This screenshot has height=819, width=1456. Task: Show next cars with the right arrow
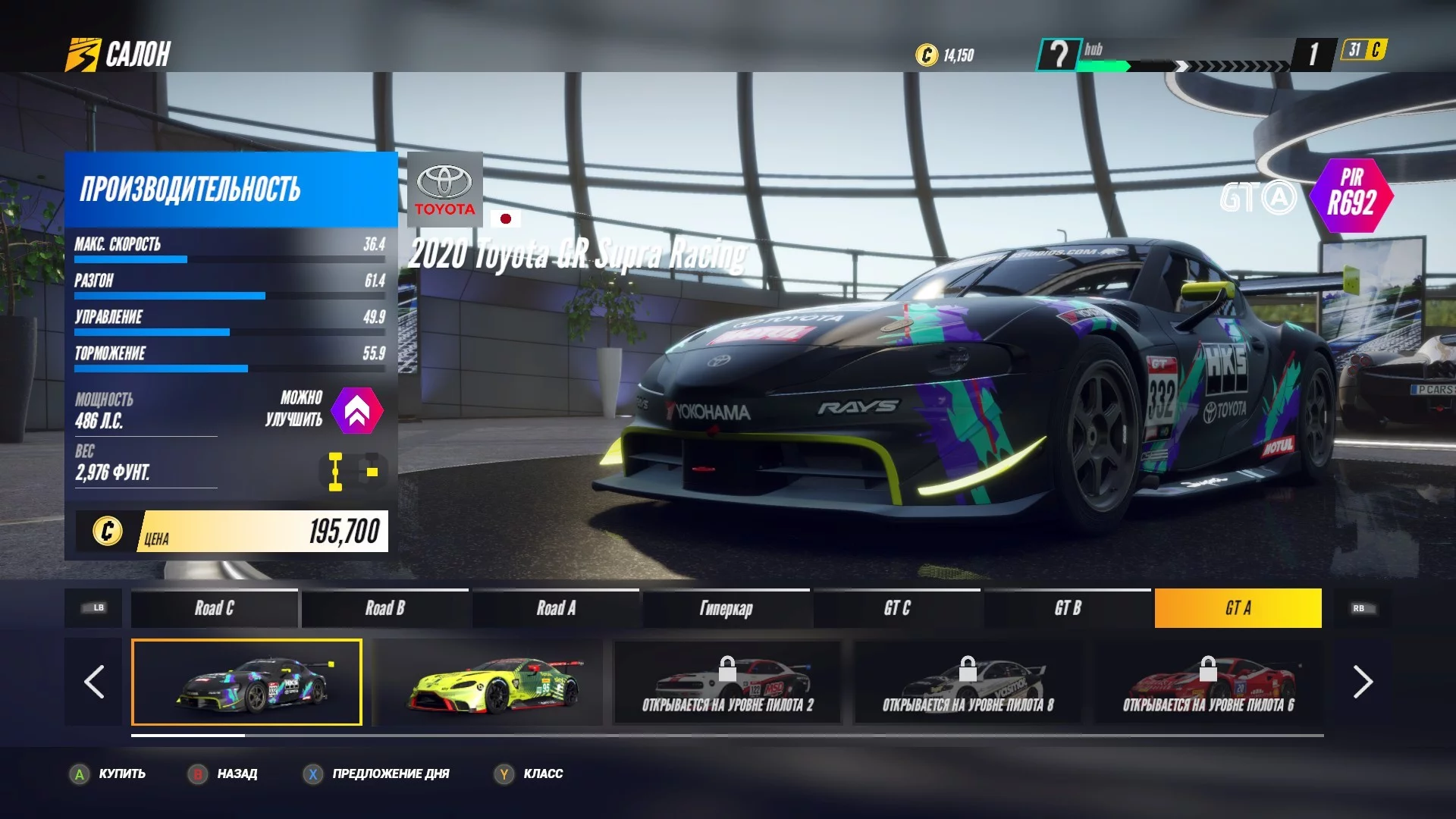pos(1362,682)
